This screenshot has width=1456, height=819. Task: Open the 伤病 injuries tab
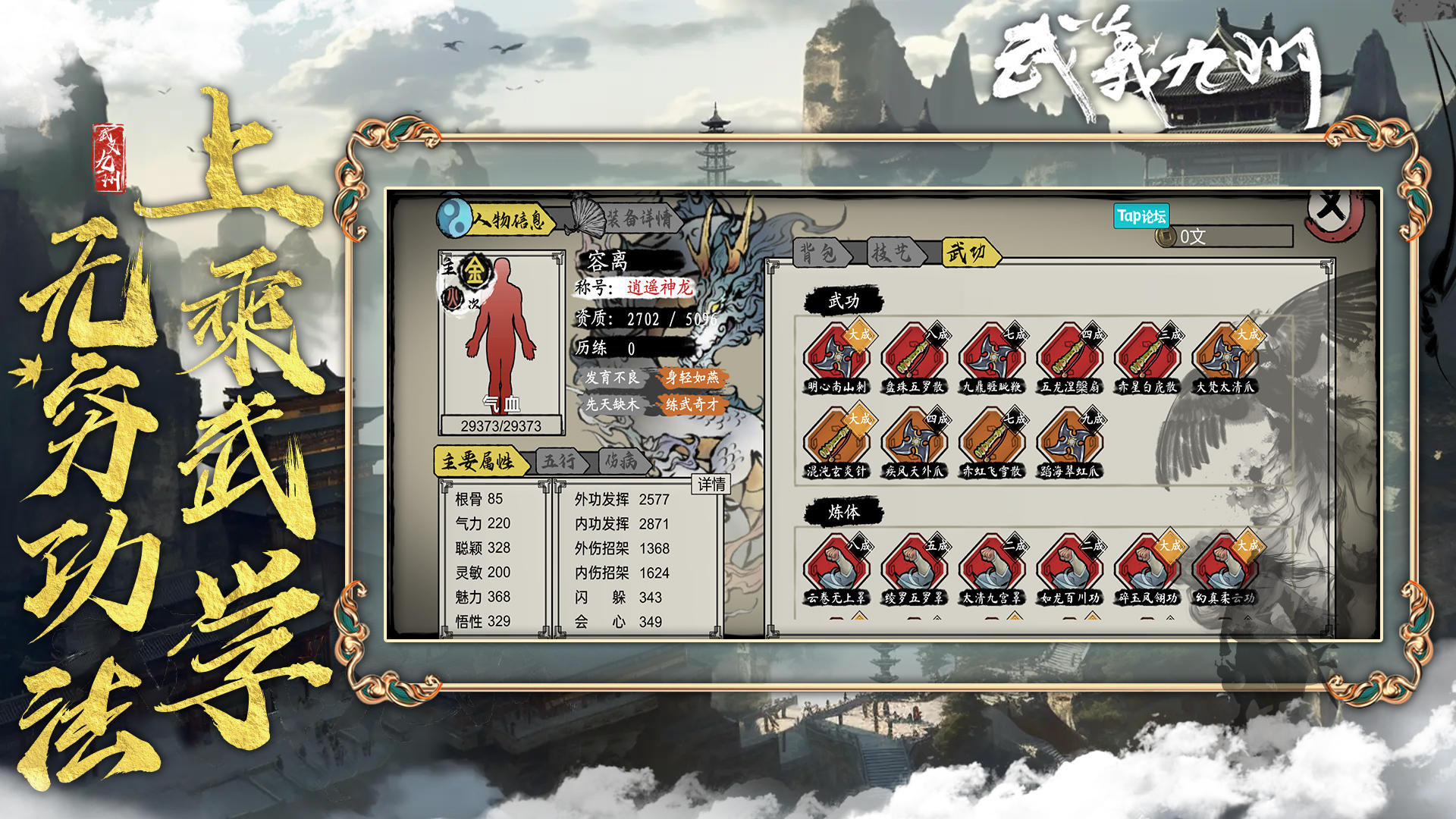tap(620, 461)
